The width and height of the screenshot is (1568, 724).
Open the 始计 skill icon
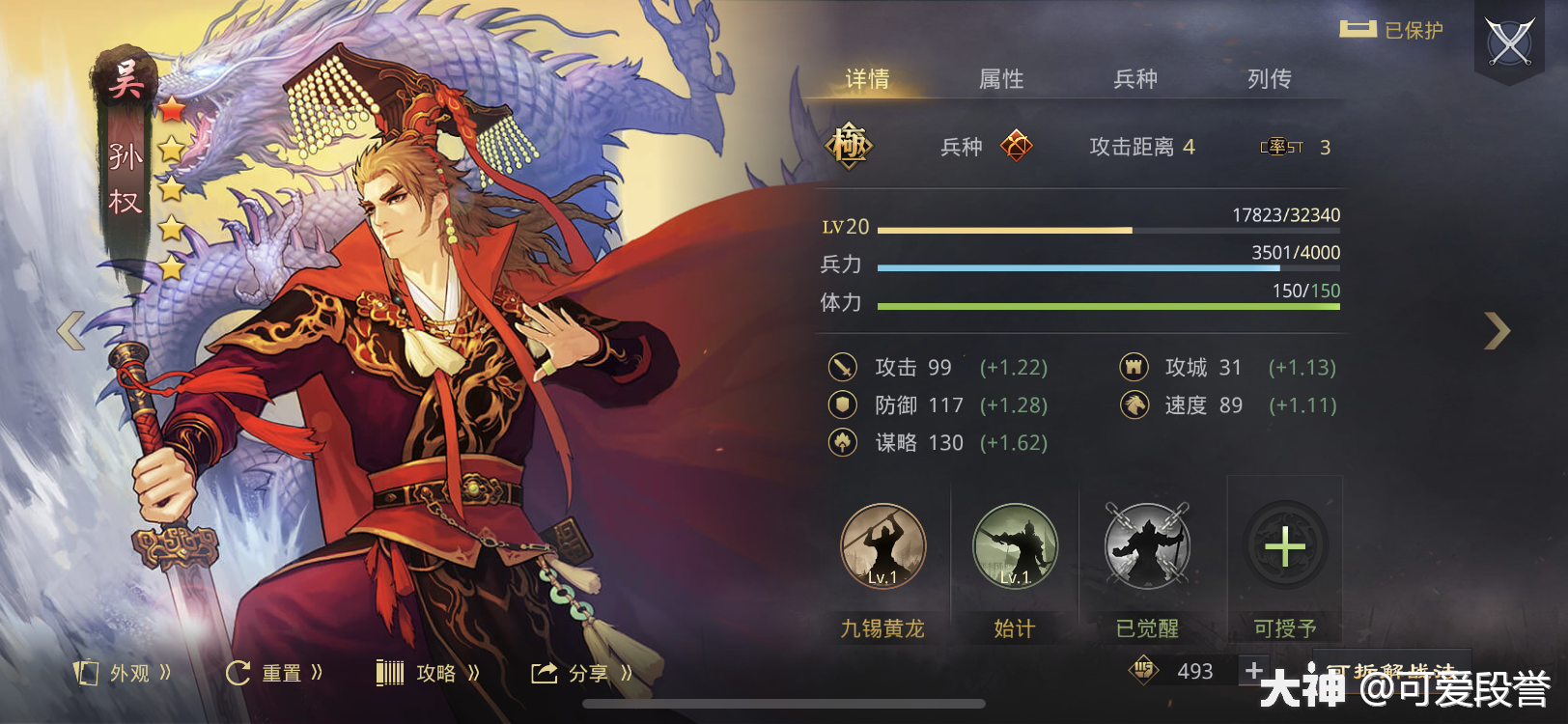pos(1015,546)
